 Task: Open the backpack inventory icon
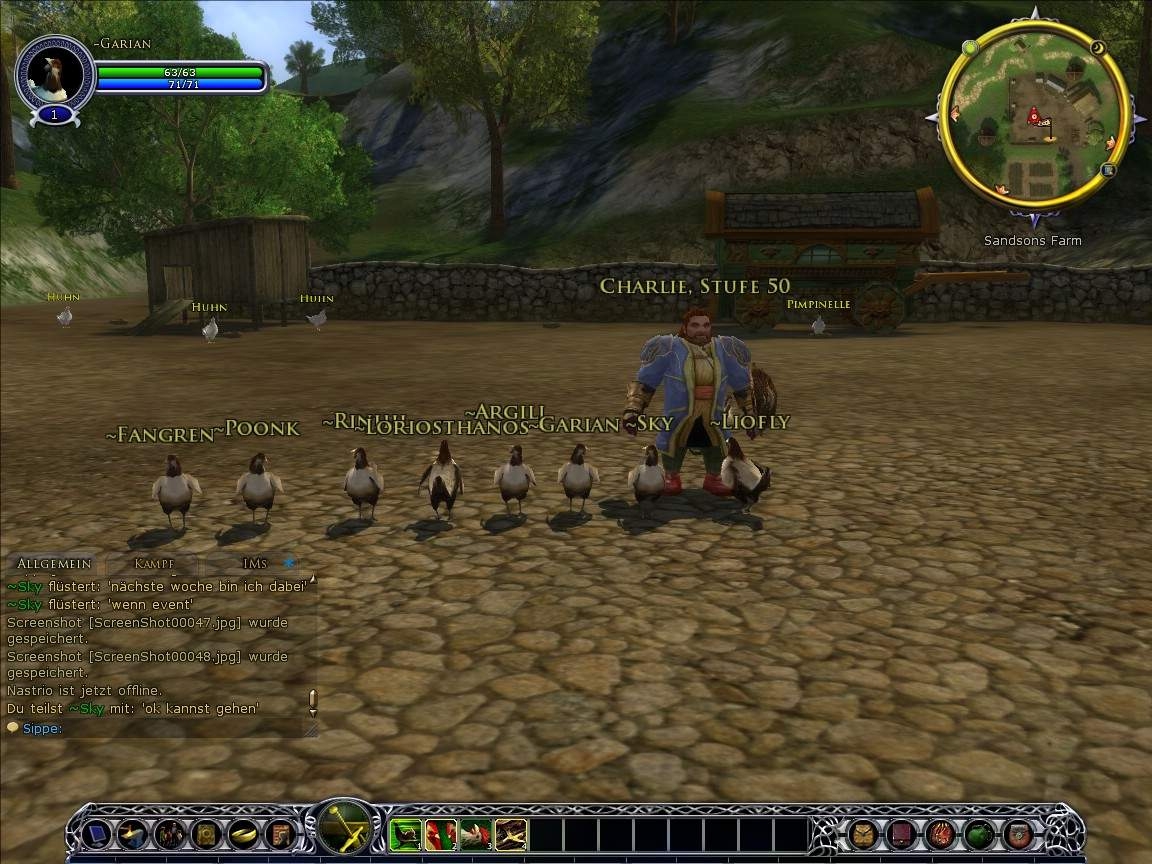click(x=864, y=834)
